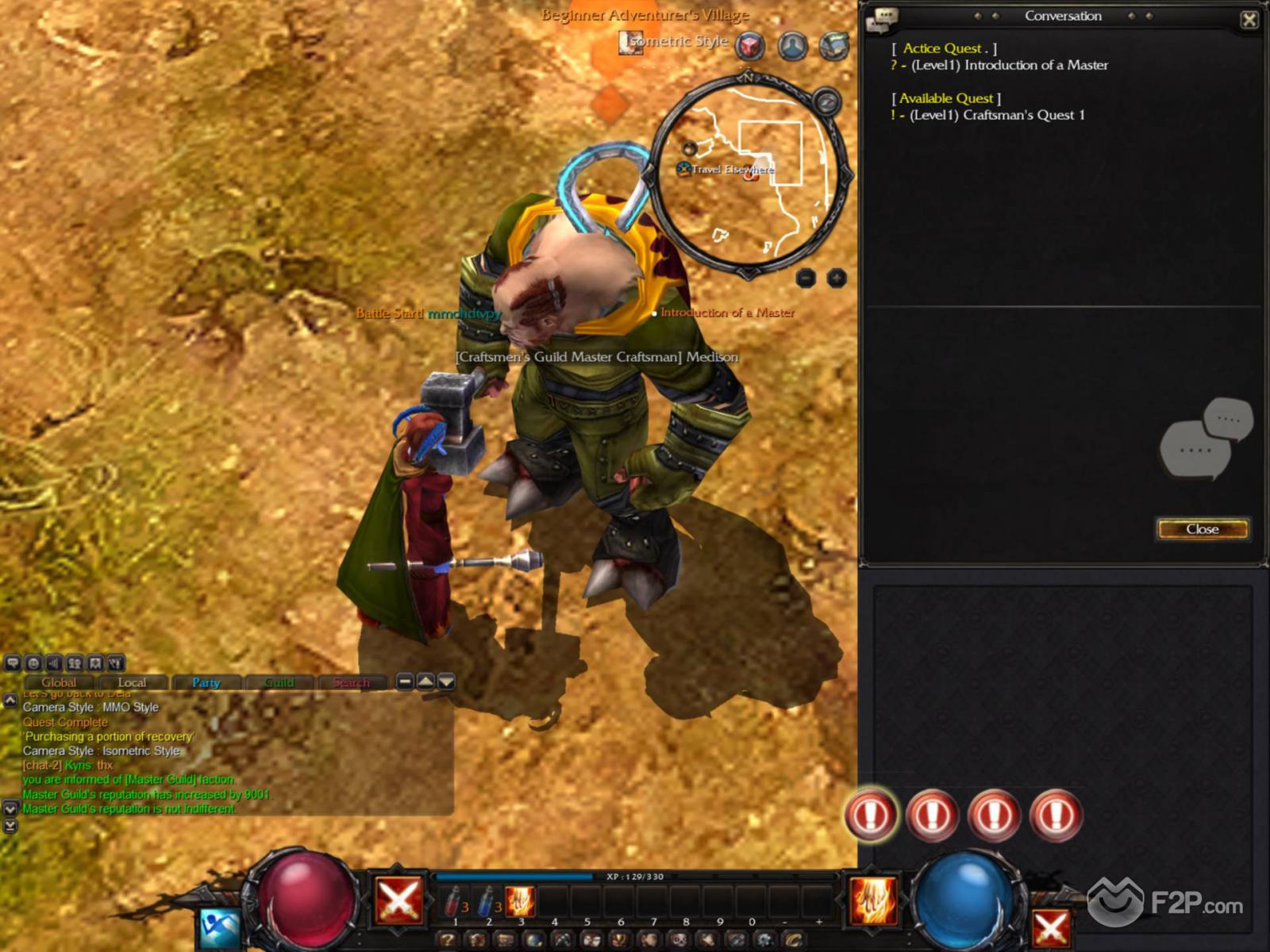Switch to the Local chat tab

coord(132,682)
